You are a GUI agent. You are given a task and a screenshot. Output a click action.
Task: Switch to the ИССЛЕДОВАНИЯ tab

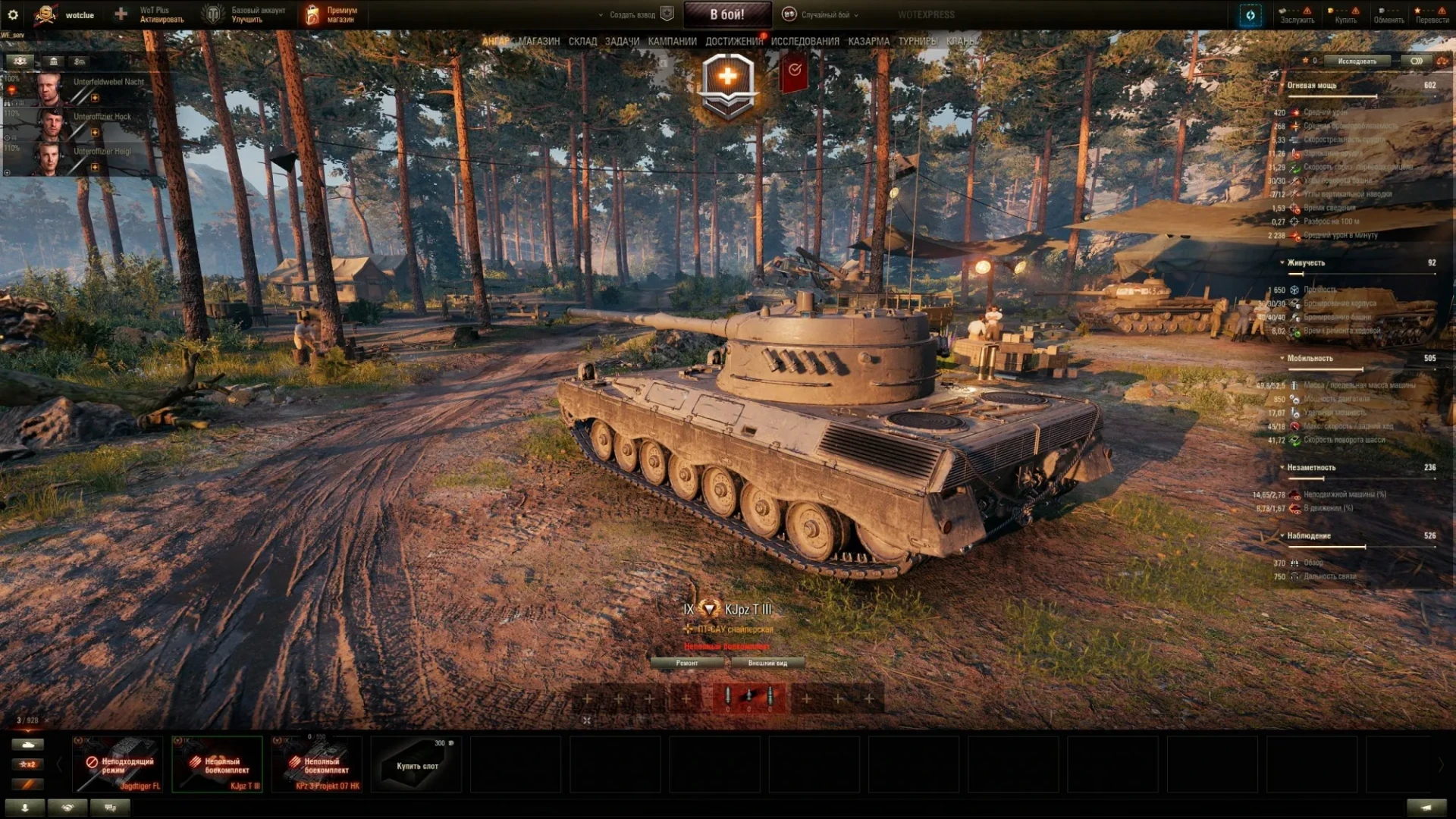805,42
